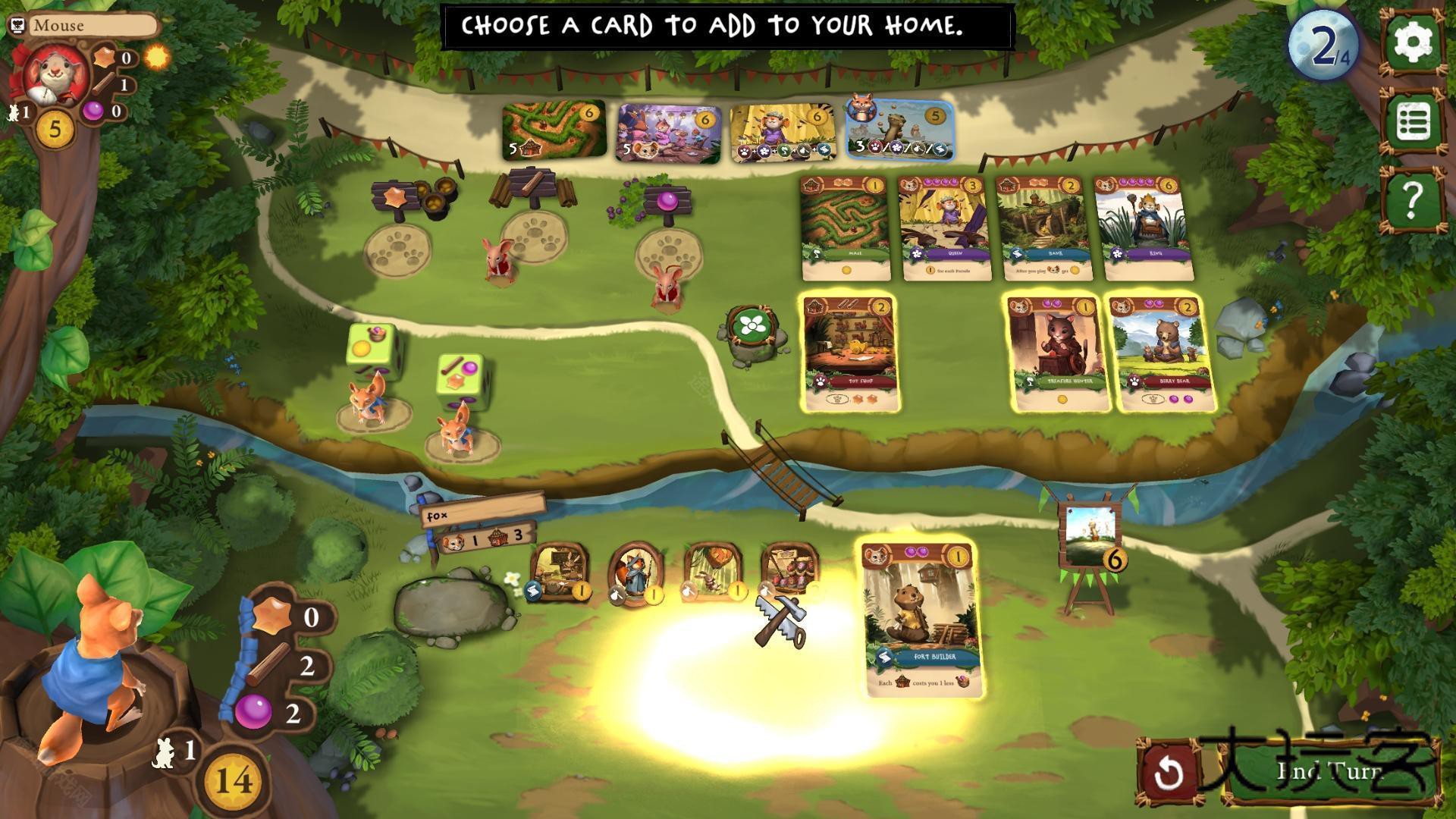Choose the Treasure Hunter card
Screen dimensions: 1456x819
(x=1058, y=354)
